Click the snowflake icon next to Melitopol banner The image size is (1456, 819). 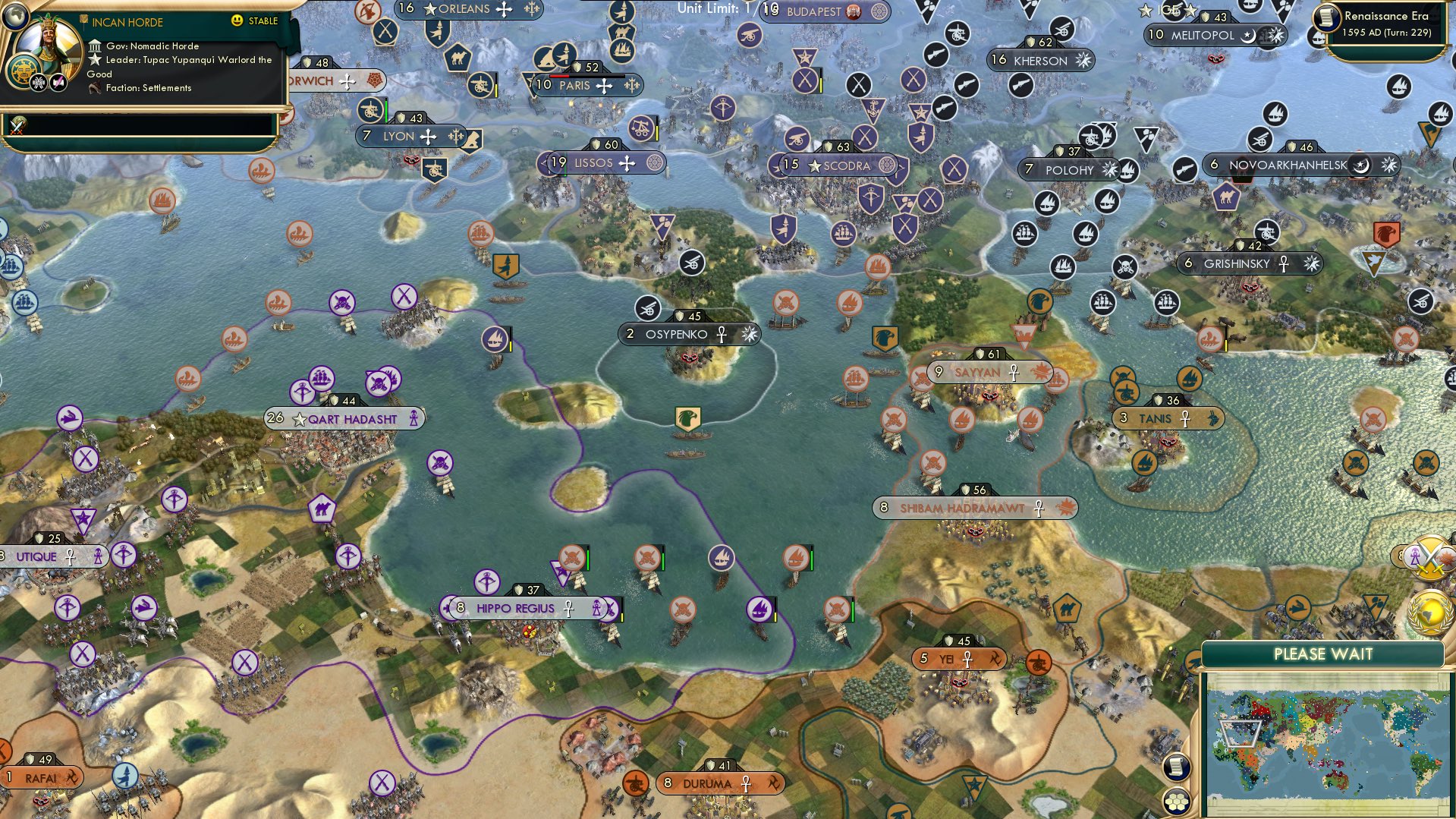coord(1277,34)
